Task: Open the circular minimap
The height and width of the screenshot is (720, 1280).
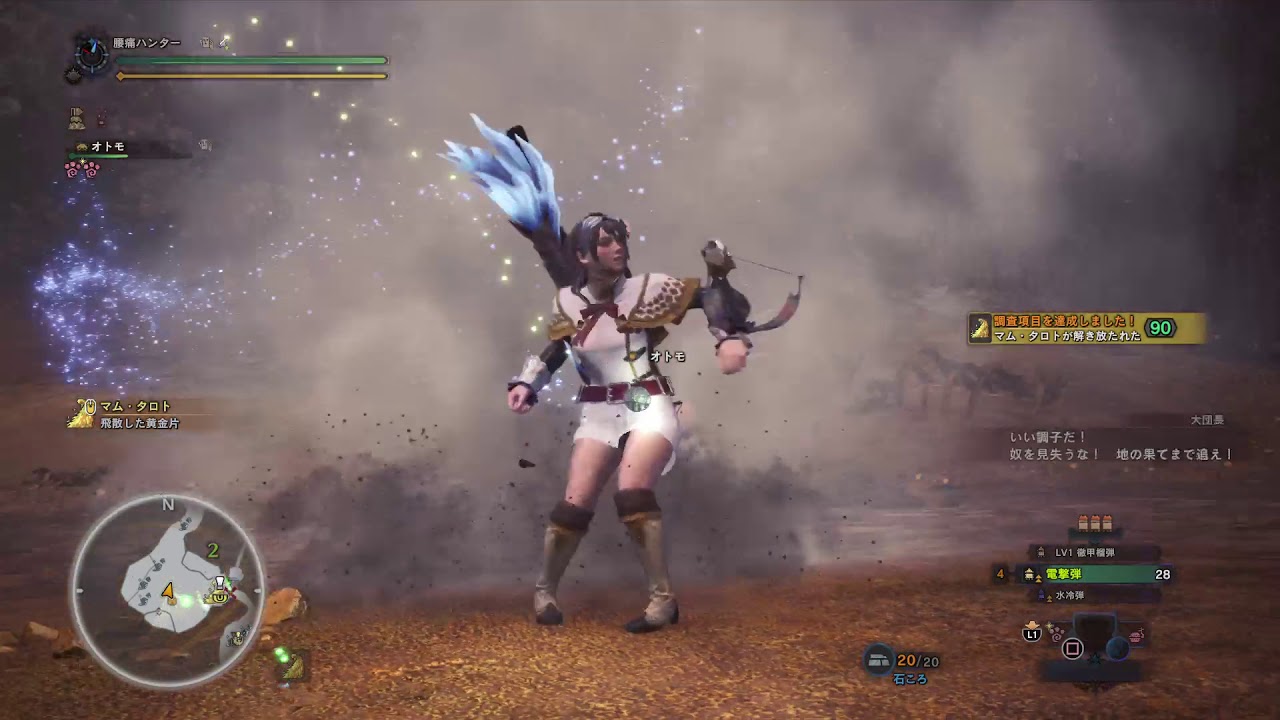Action: [167, 590]
